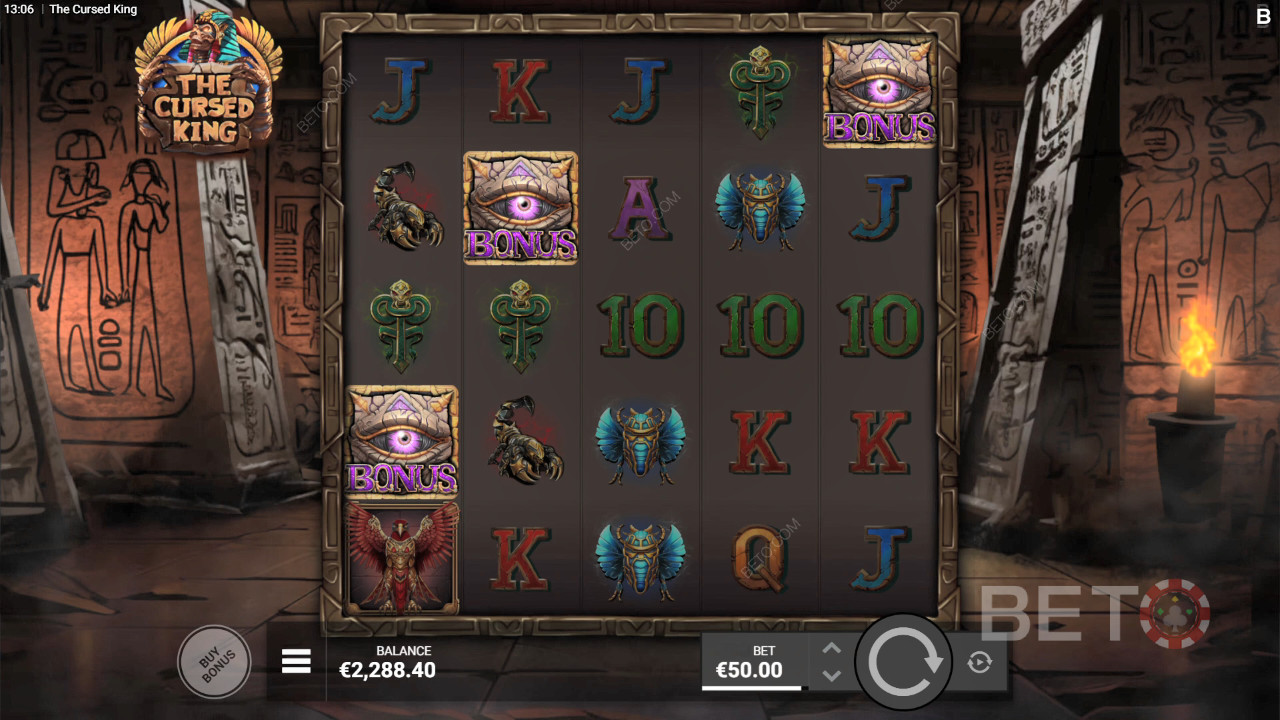Spin the reels with the circular arrow button
1280x720 pixels.
[905, 662]
